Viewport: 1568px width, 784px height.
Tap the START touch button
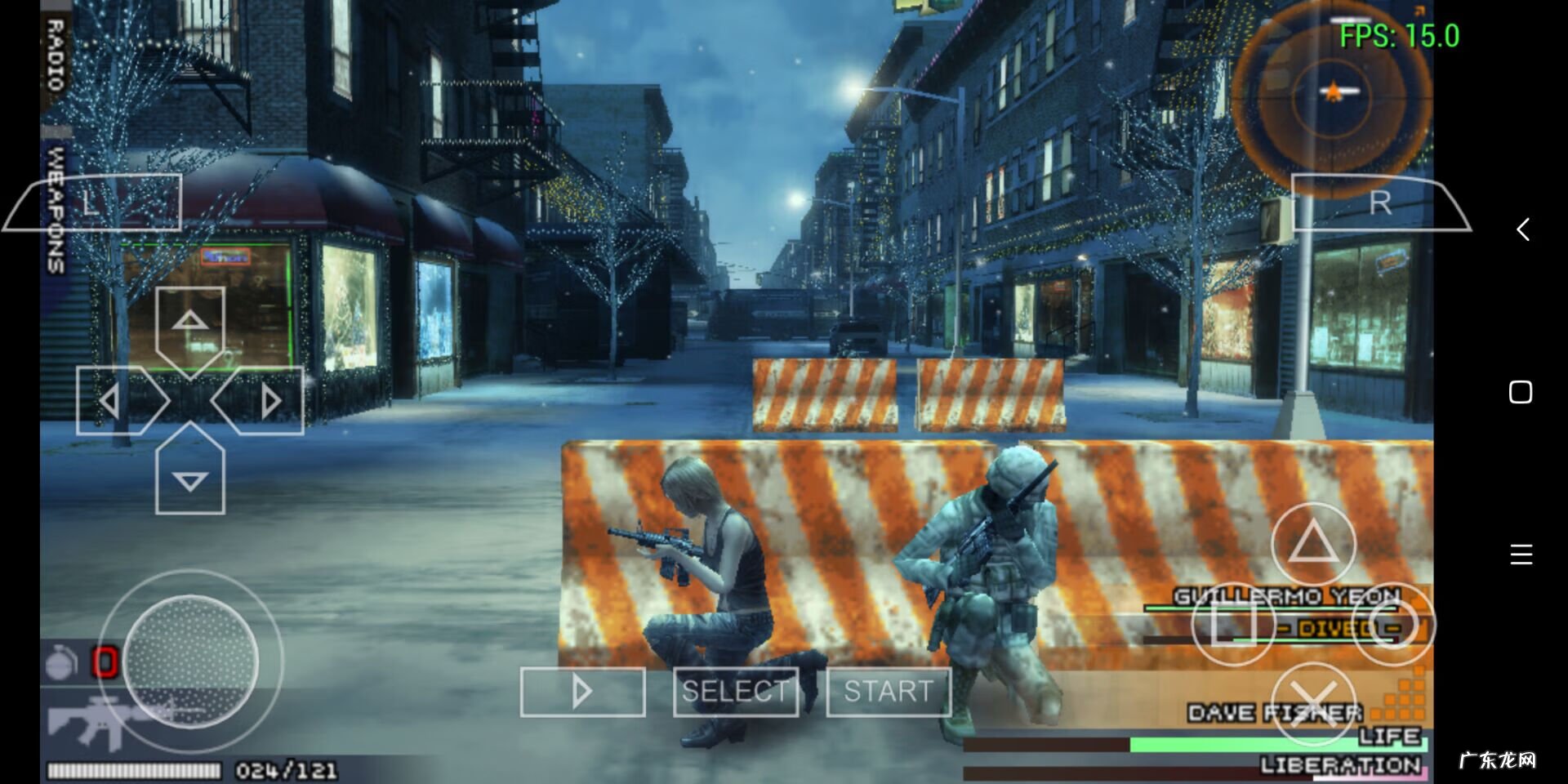coord(889,692)
